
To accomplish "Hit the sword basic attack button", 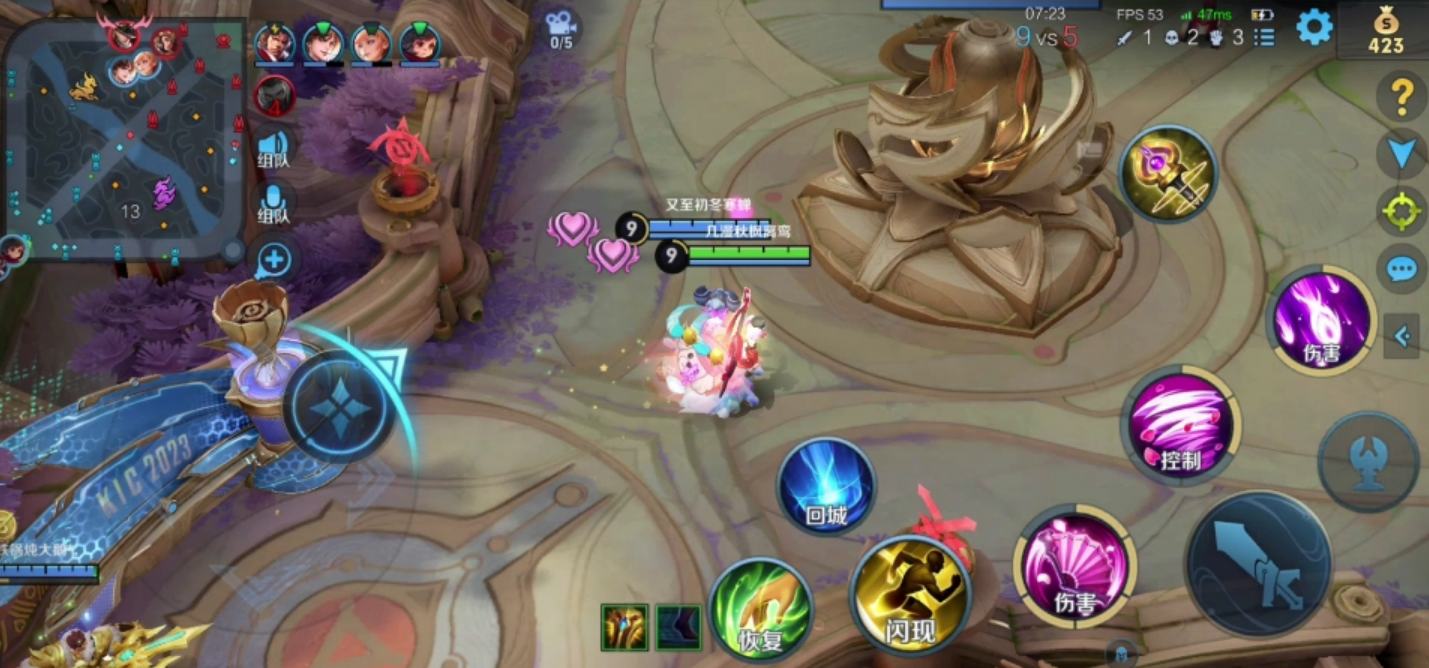I will tap(1258, 564).
